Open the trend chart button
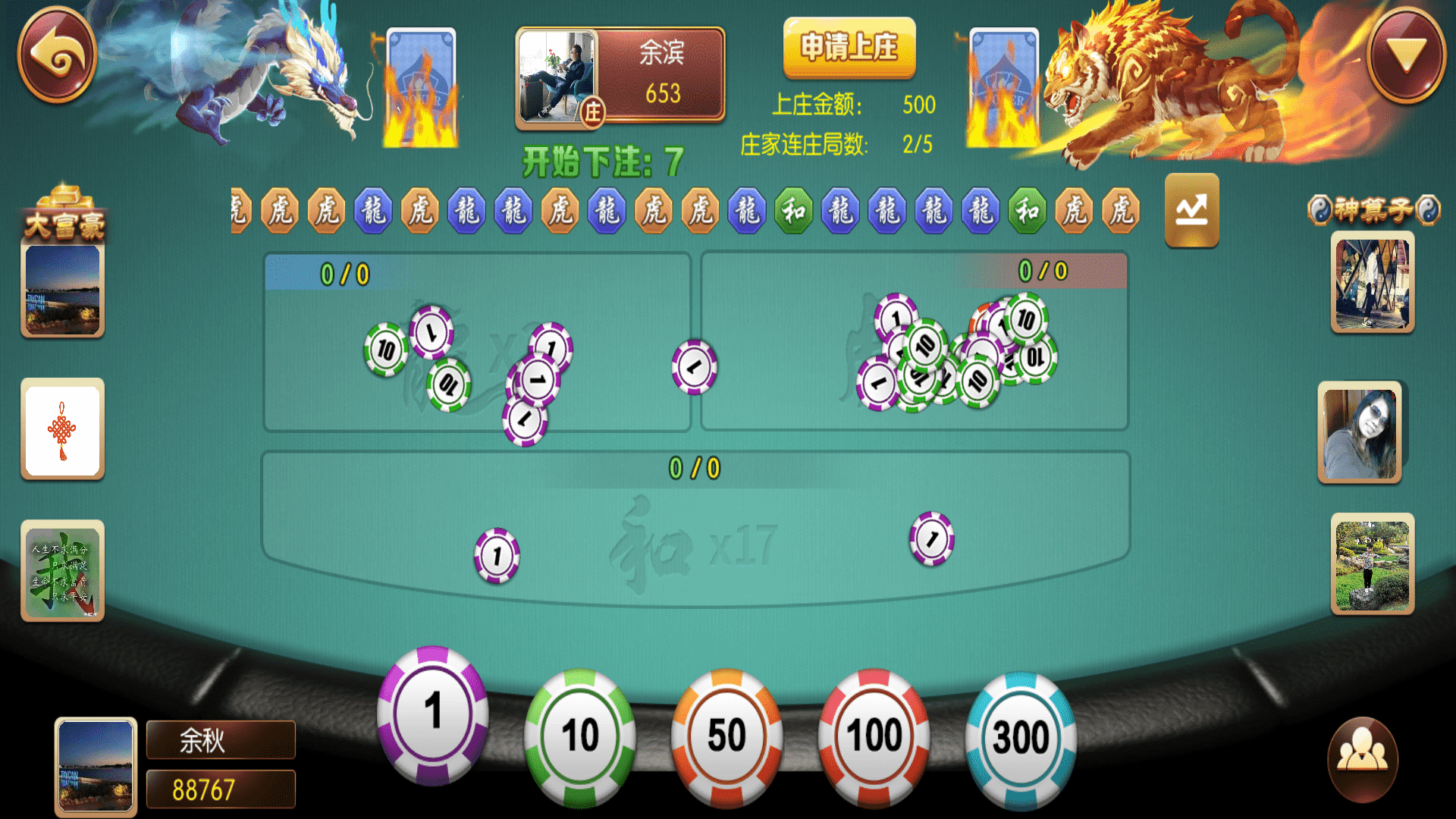Viewport: 1456px width, 819px height. (1191, 210)
